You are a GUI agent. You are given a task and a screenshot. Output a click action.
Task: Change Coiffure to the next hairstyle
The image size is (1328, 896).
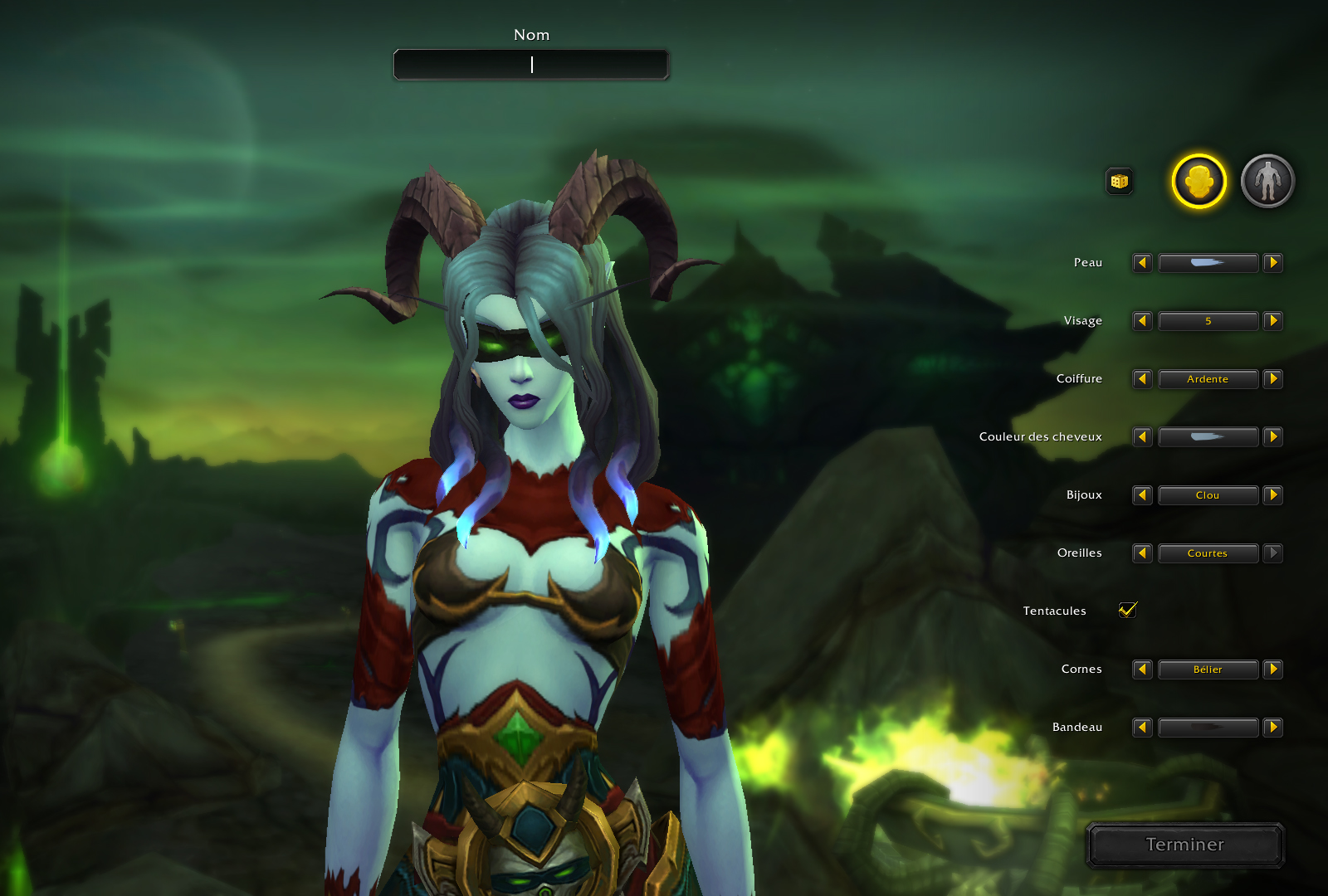[x=1273, y=379]
